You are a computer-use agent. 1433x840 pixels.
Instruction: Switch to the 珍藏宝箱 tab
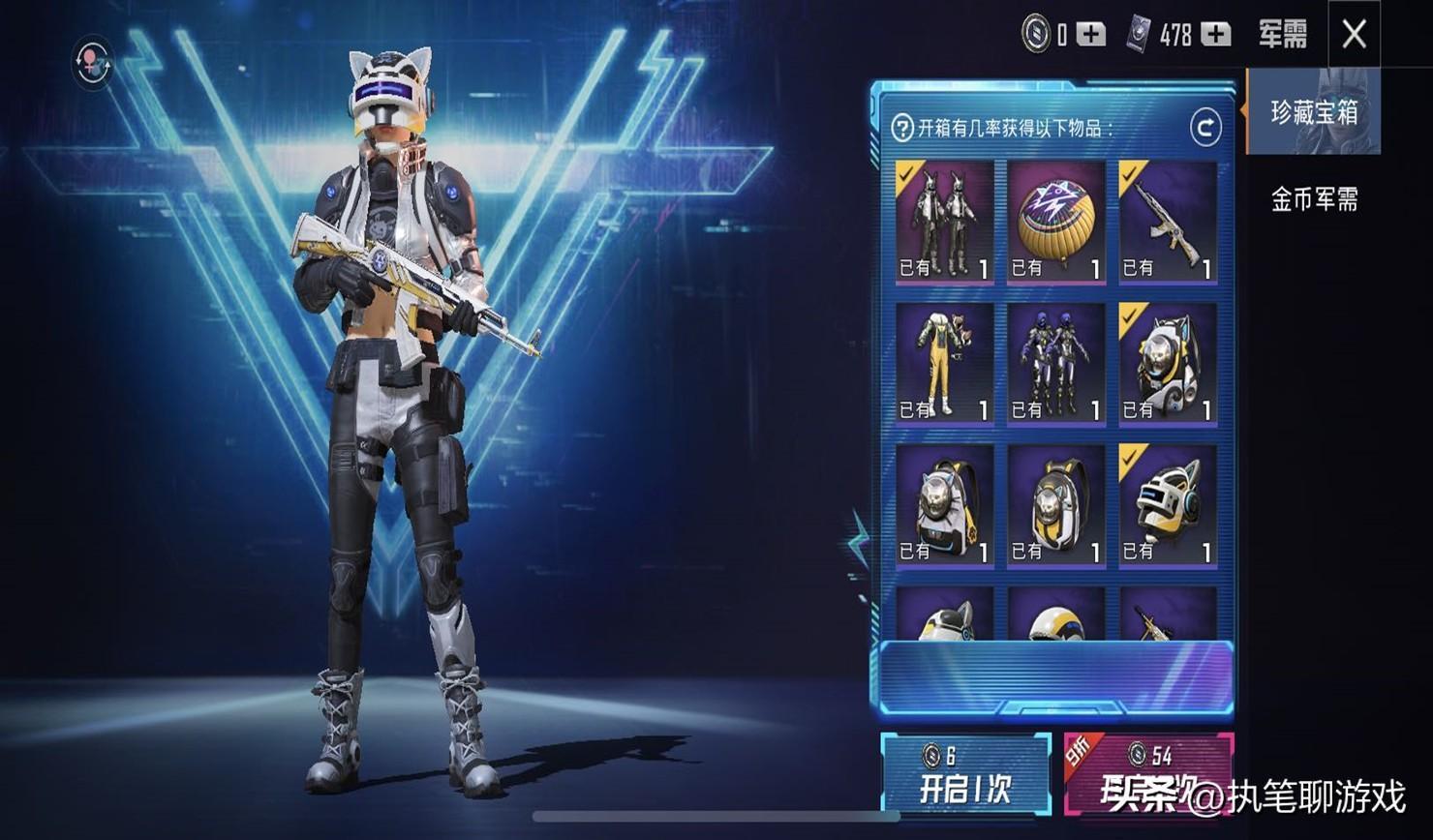pos(1313,112)
